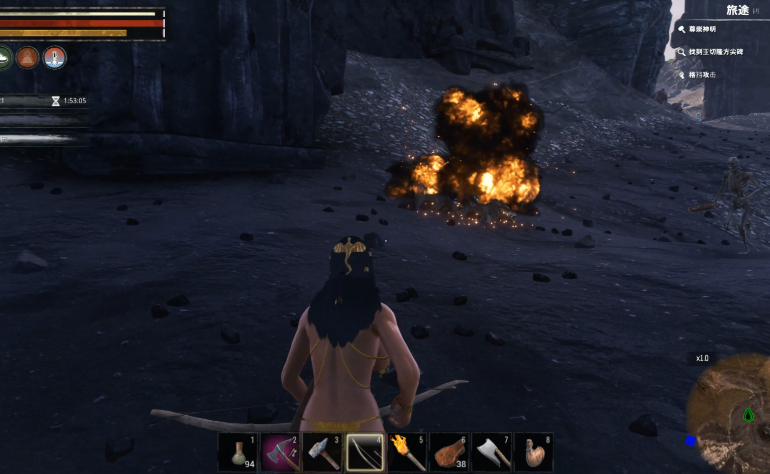This screenshot has height=474, width=770.
Task: Equip the pickaxe in hotbar slot 2
Action: point(280,453)
